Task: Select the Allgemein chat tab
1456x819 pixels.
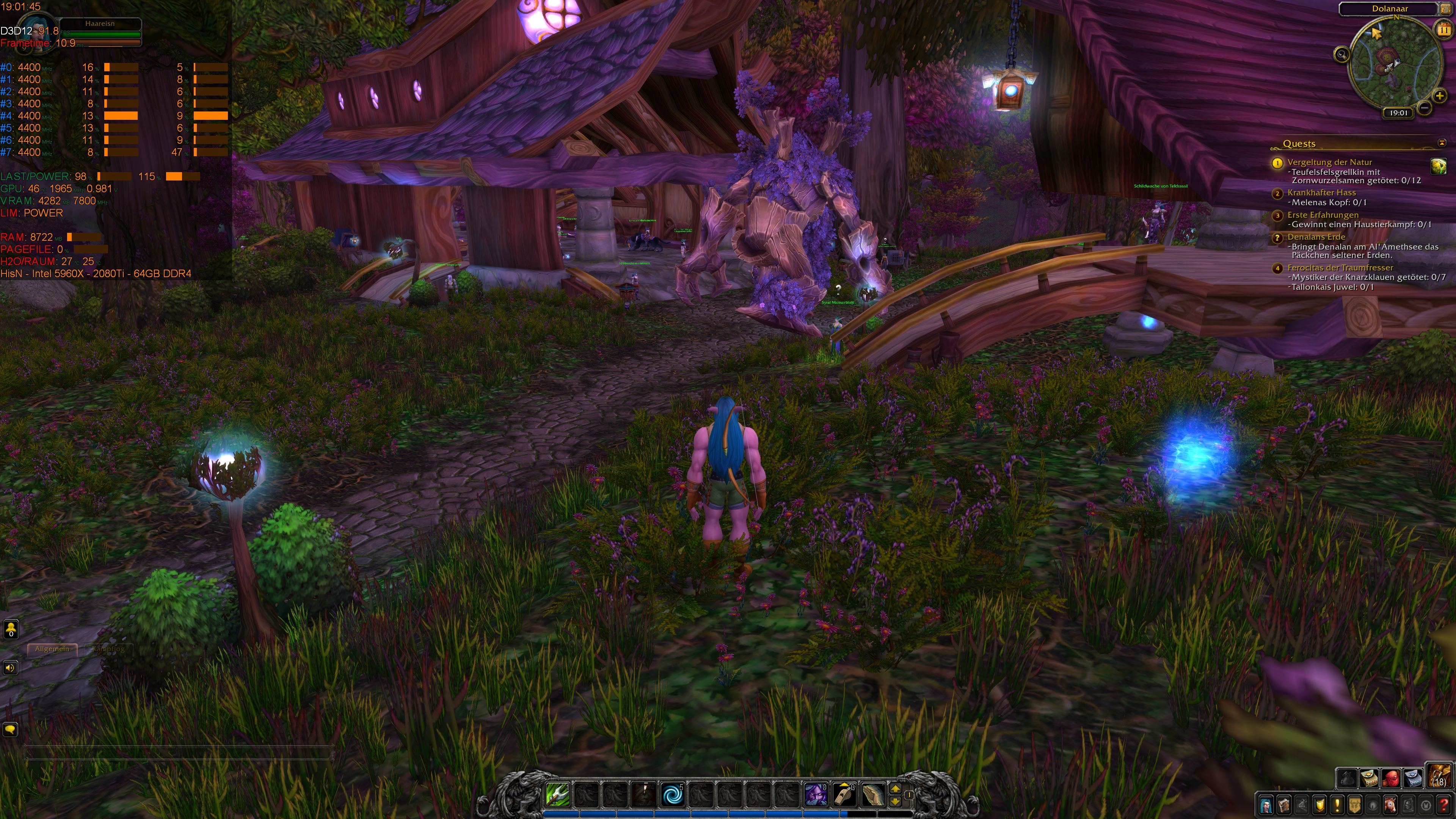Action: pos(52,649)
